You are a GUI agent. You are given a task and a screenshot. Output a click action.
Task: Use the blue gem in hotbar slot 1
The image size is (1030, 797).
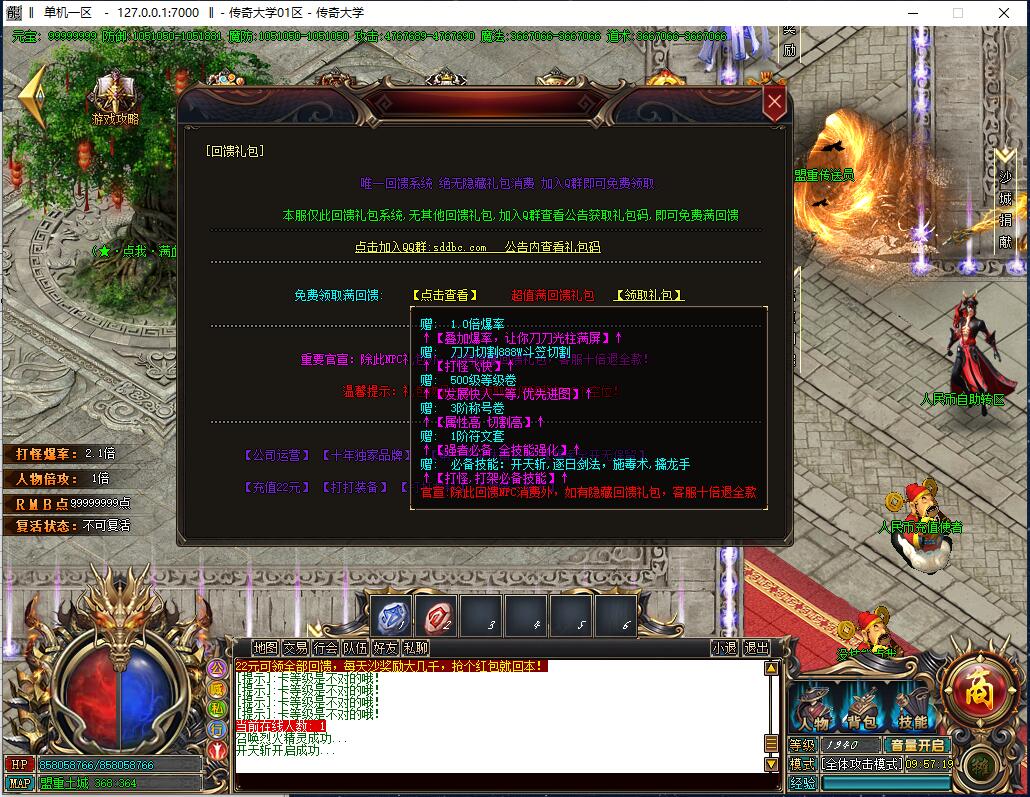(x=392, y=617)
